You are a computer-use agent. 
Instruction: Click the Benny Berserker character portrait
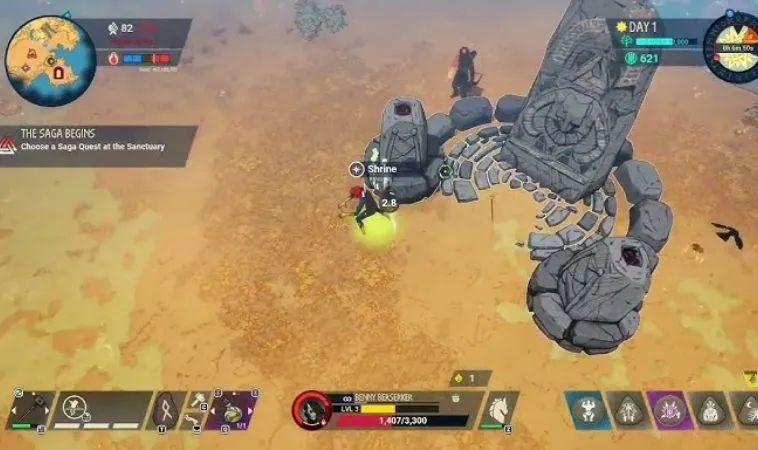click(312, 410)
